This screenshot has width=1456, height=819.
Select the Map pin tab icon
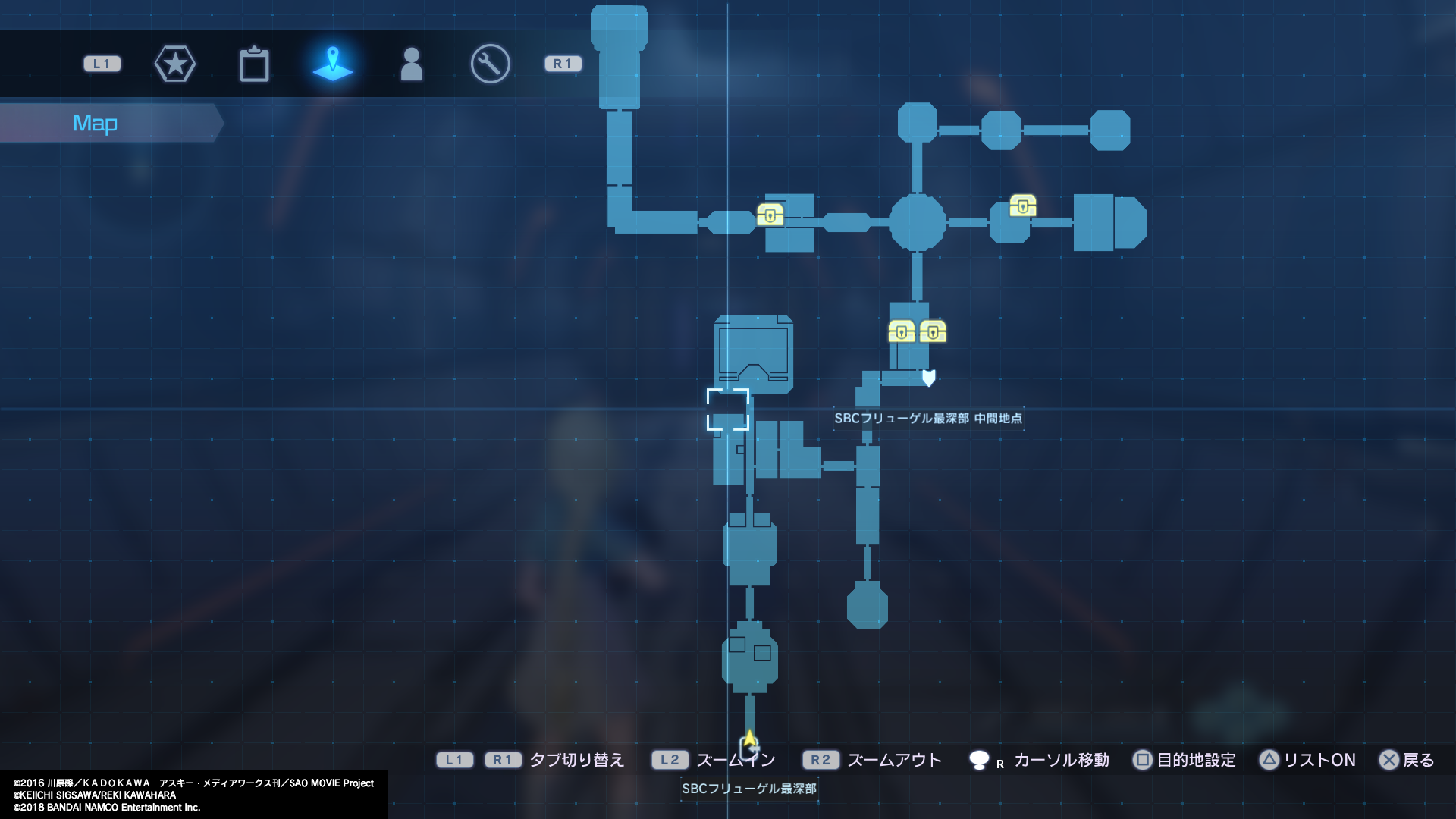(334, 64)
